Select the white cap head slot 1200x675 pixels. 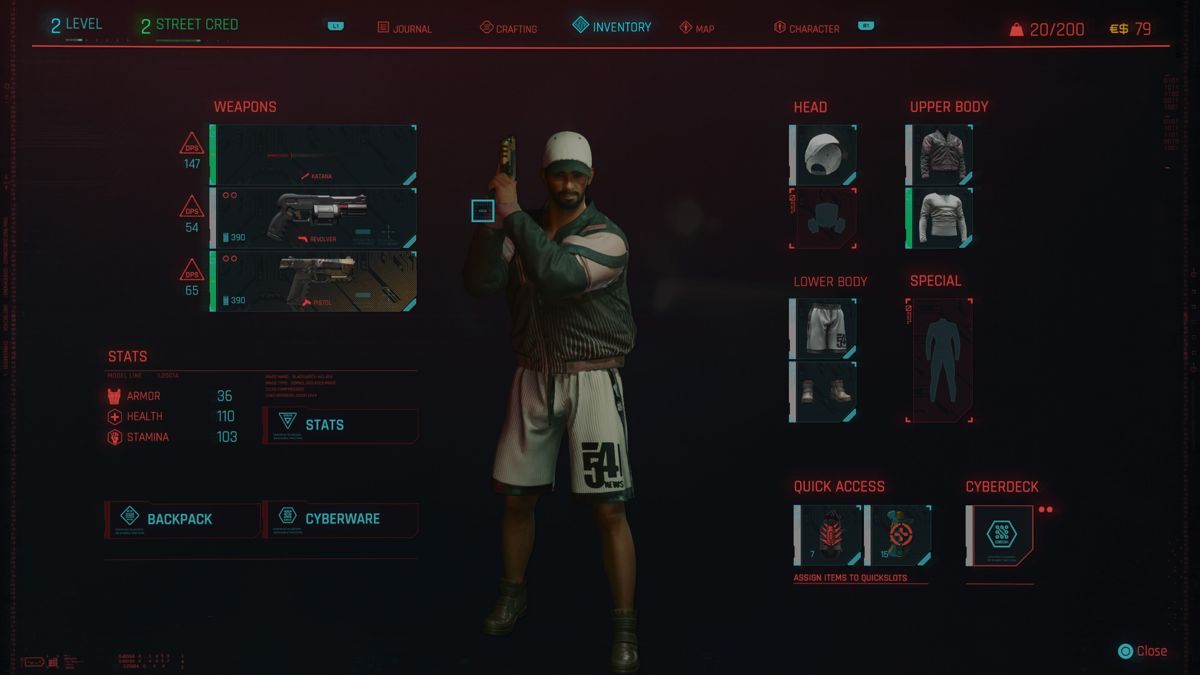coord(825,155)
